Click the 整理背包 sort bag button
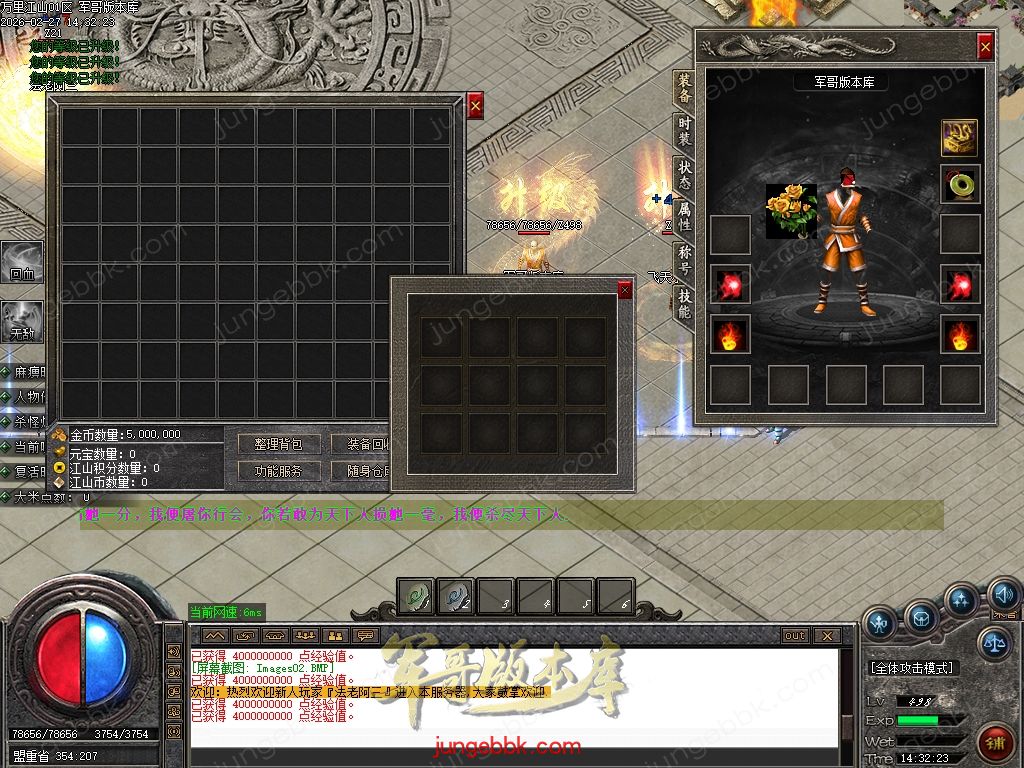The image size is (1024, 768). coord(279,444)
